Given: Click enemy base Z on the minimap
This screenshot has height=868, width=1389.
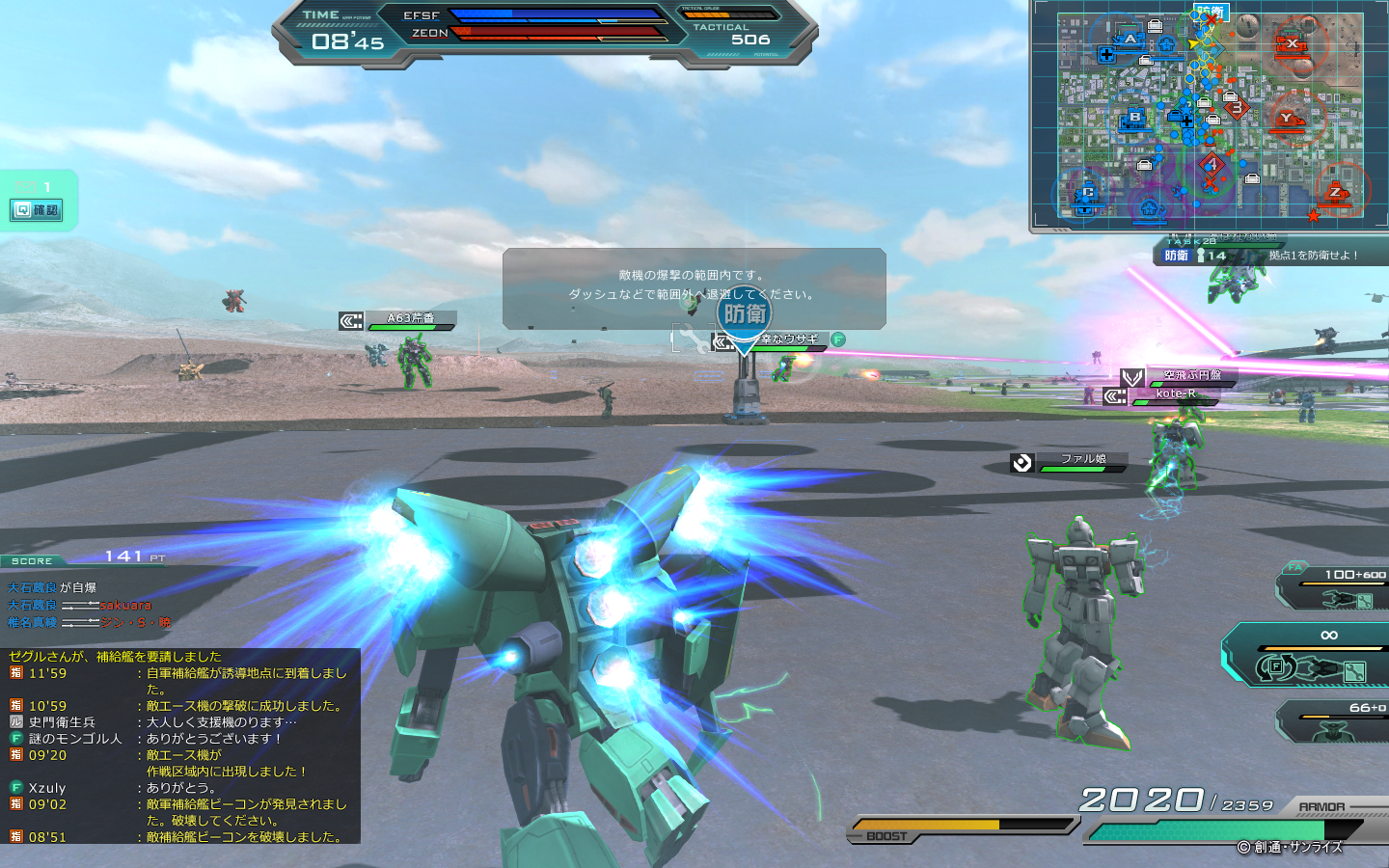Looking at the screenshot, I should [1337, 192].
